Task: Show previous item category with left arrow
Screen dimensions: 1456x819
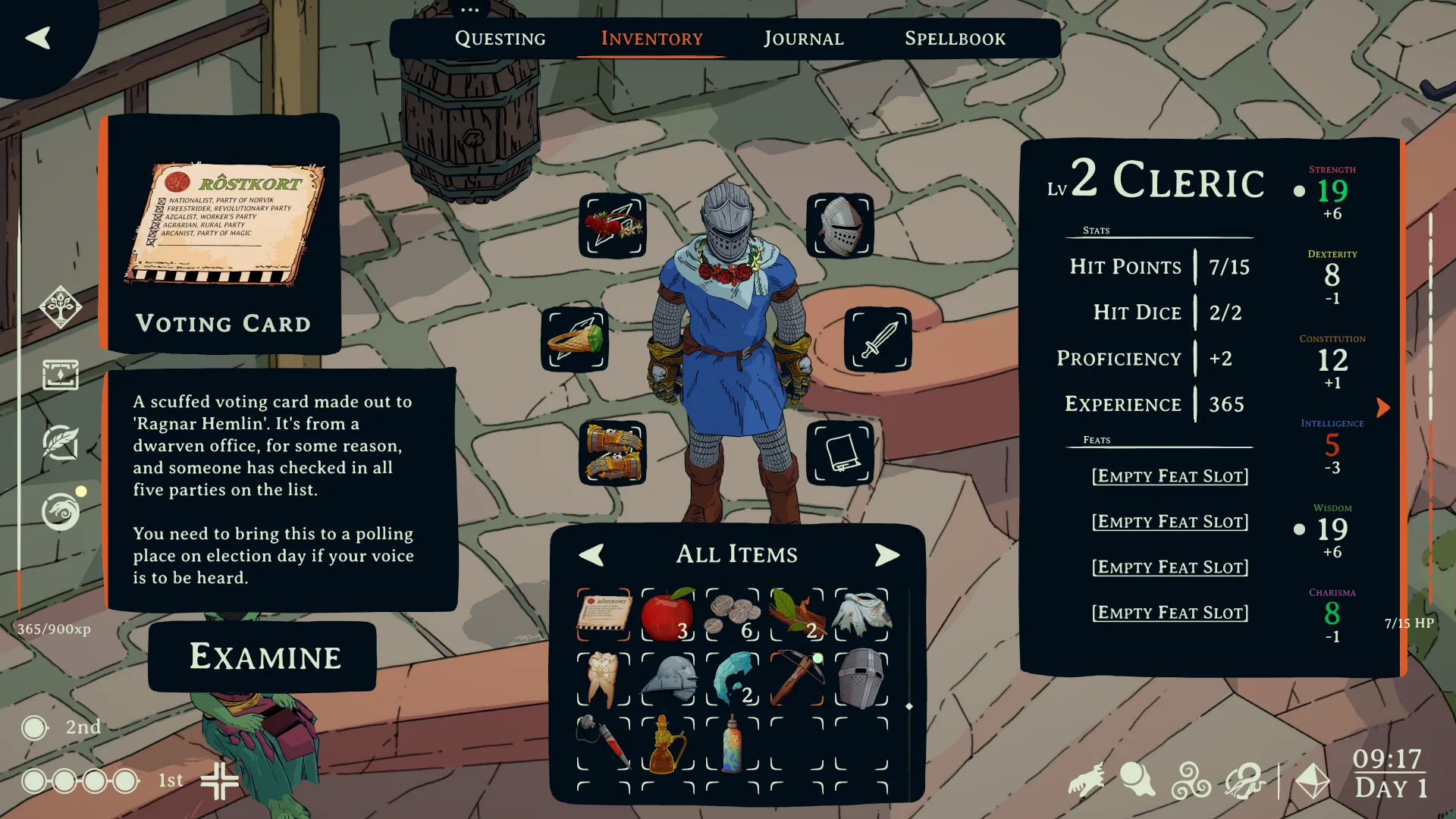Action: (591, 555)
